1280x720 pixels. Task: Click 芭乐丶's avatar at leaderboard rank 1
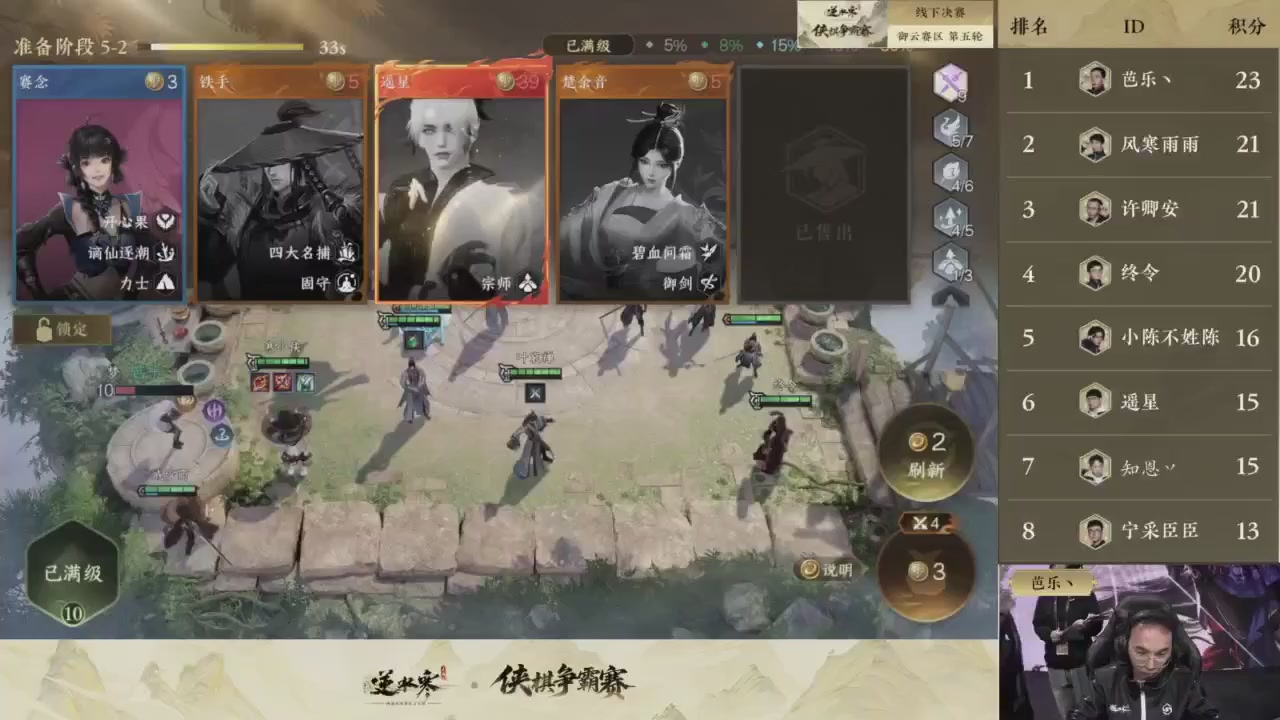[x=1094, y=80]
